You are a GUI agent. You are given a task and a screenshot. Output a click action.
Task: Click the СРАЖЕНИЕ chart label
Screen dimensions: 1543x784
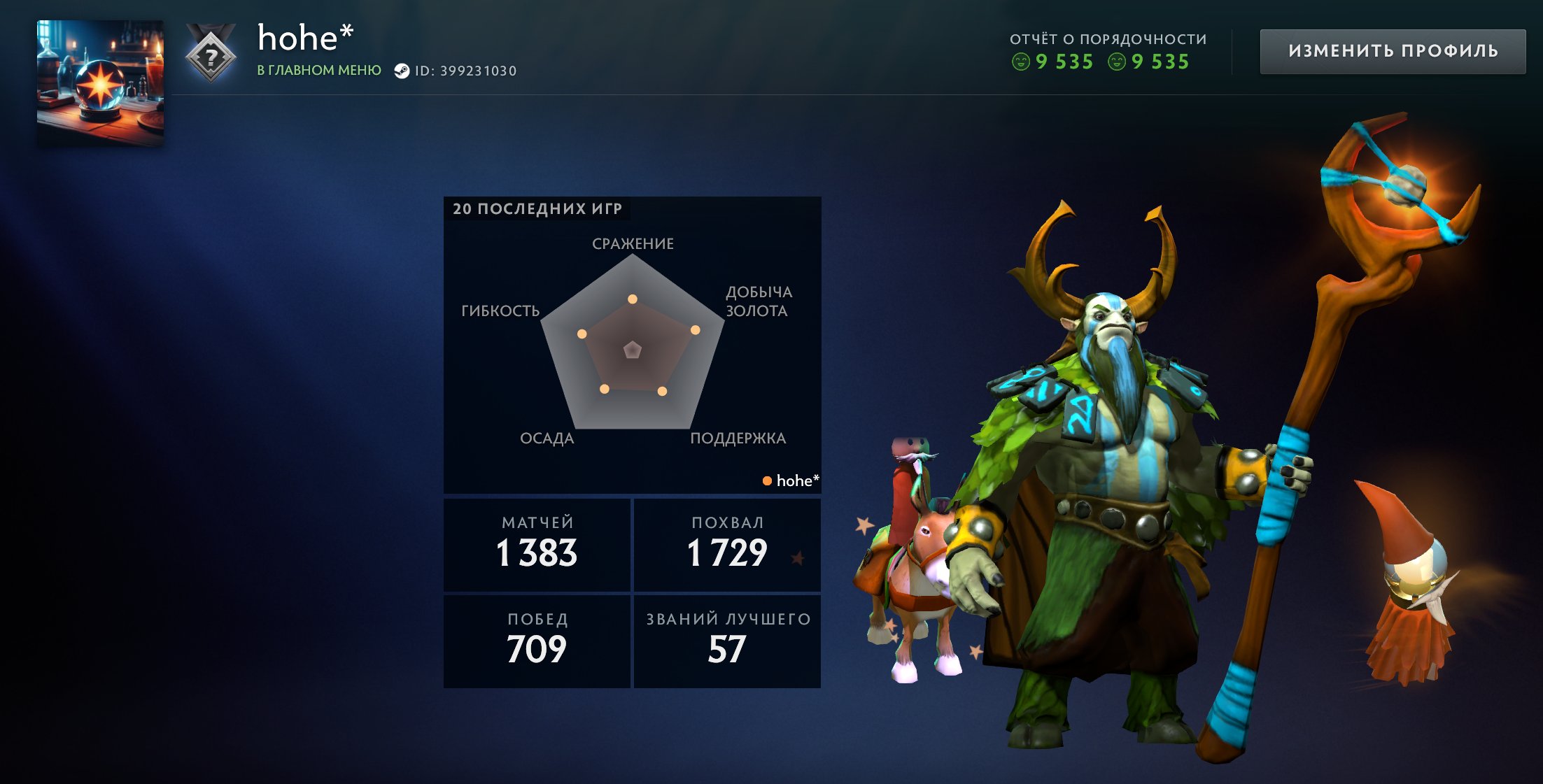click(x=632, y=244)
